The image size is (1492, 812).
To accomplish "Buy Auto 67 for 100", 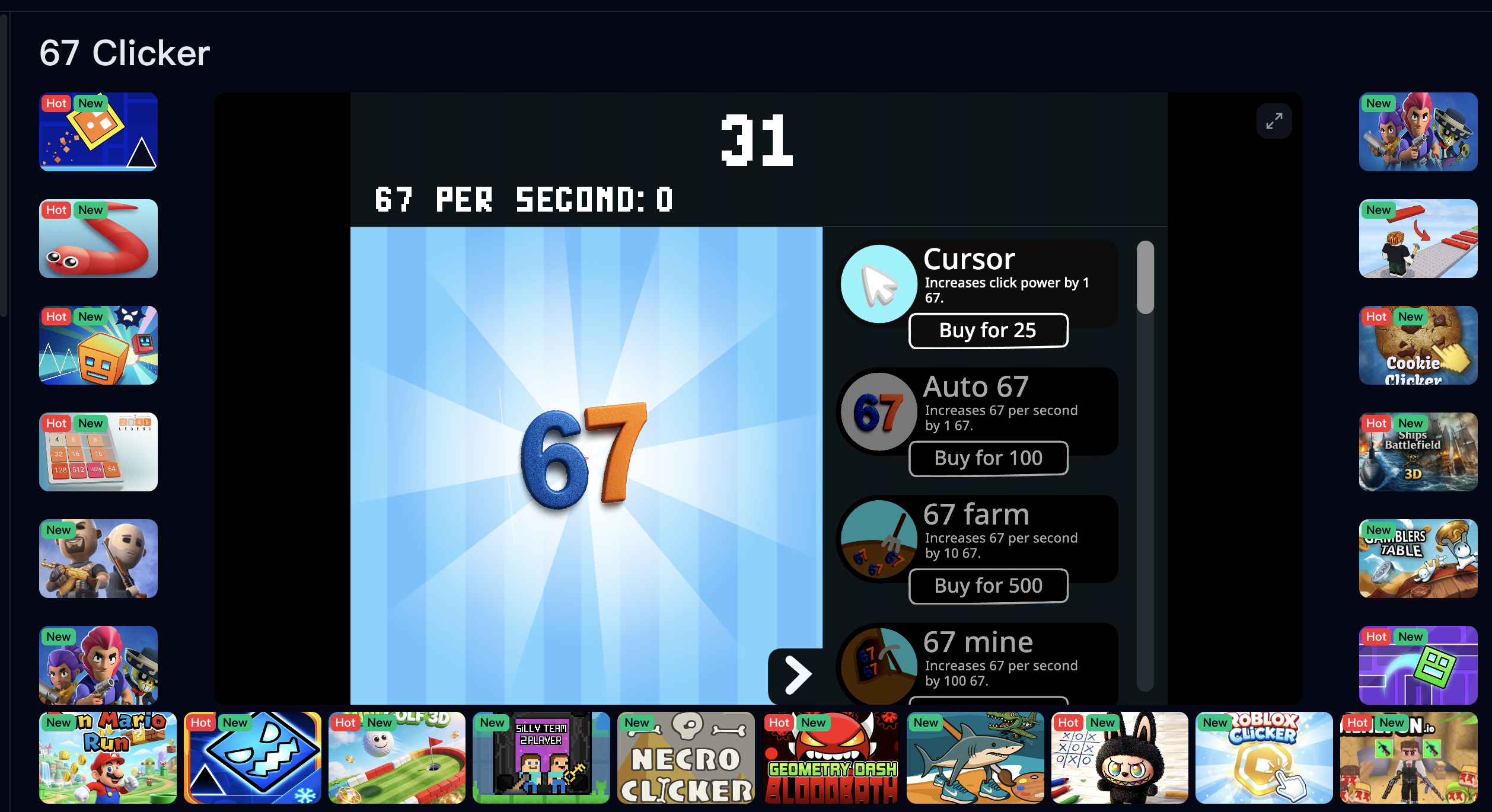I will (x=988, y=458).
